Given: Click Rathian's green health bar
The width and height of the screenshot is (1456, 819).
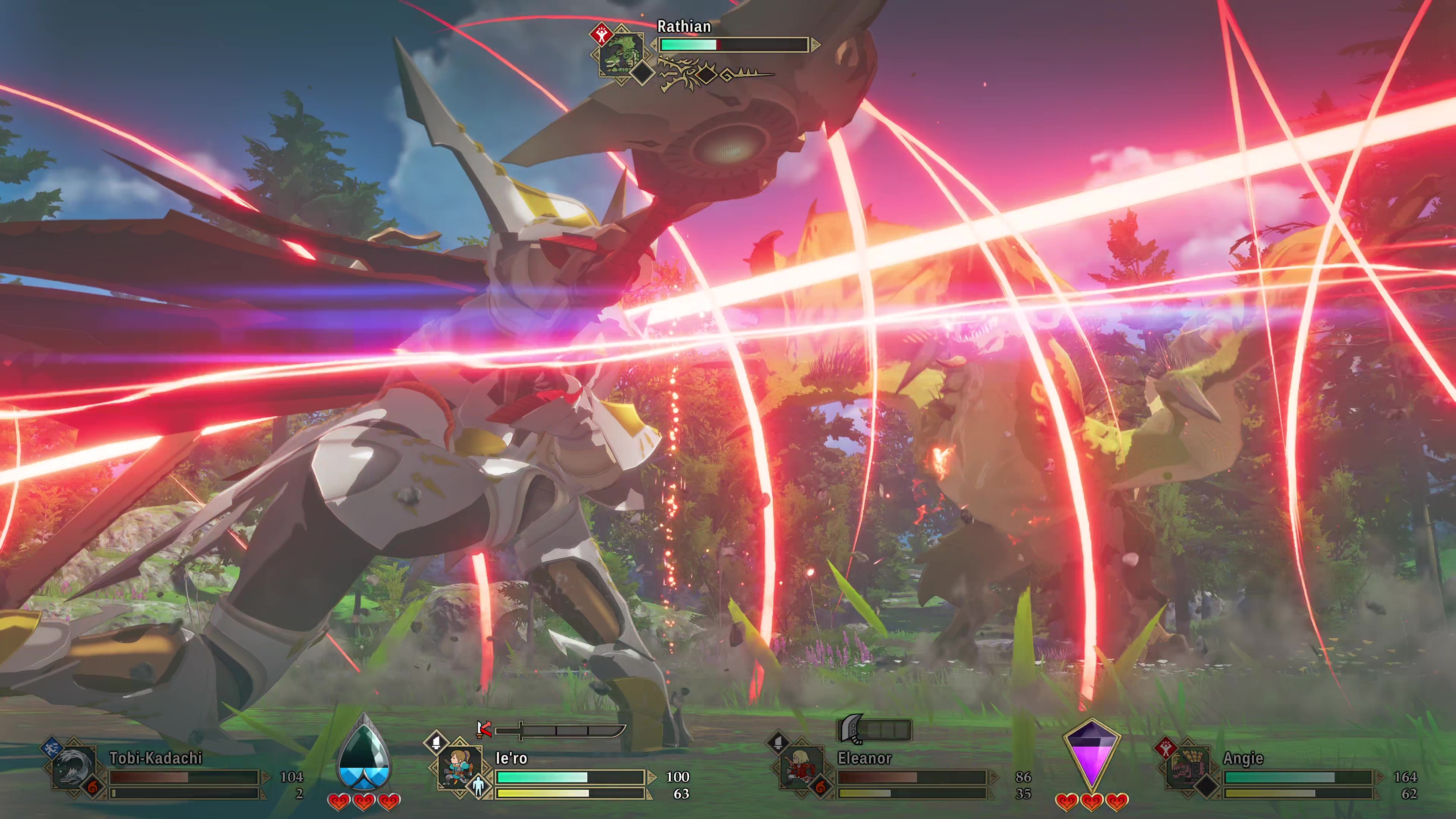Looking at the screenshot, I should point(689,46).
